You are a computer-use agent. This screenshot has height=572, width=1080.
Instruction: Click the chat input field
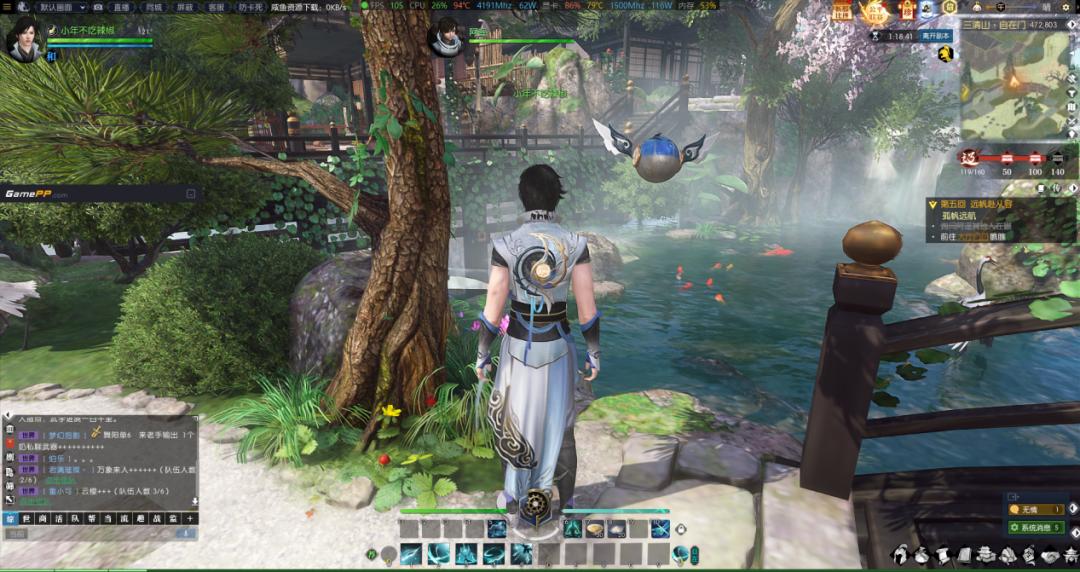click(x=90, y=534)
